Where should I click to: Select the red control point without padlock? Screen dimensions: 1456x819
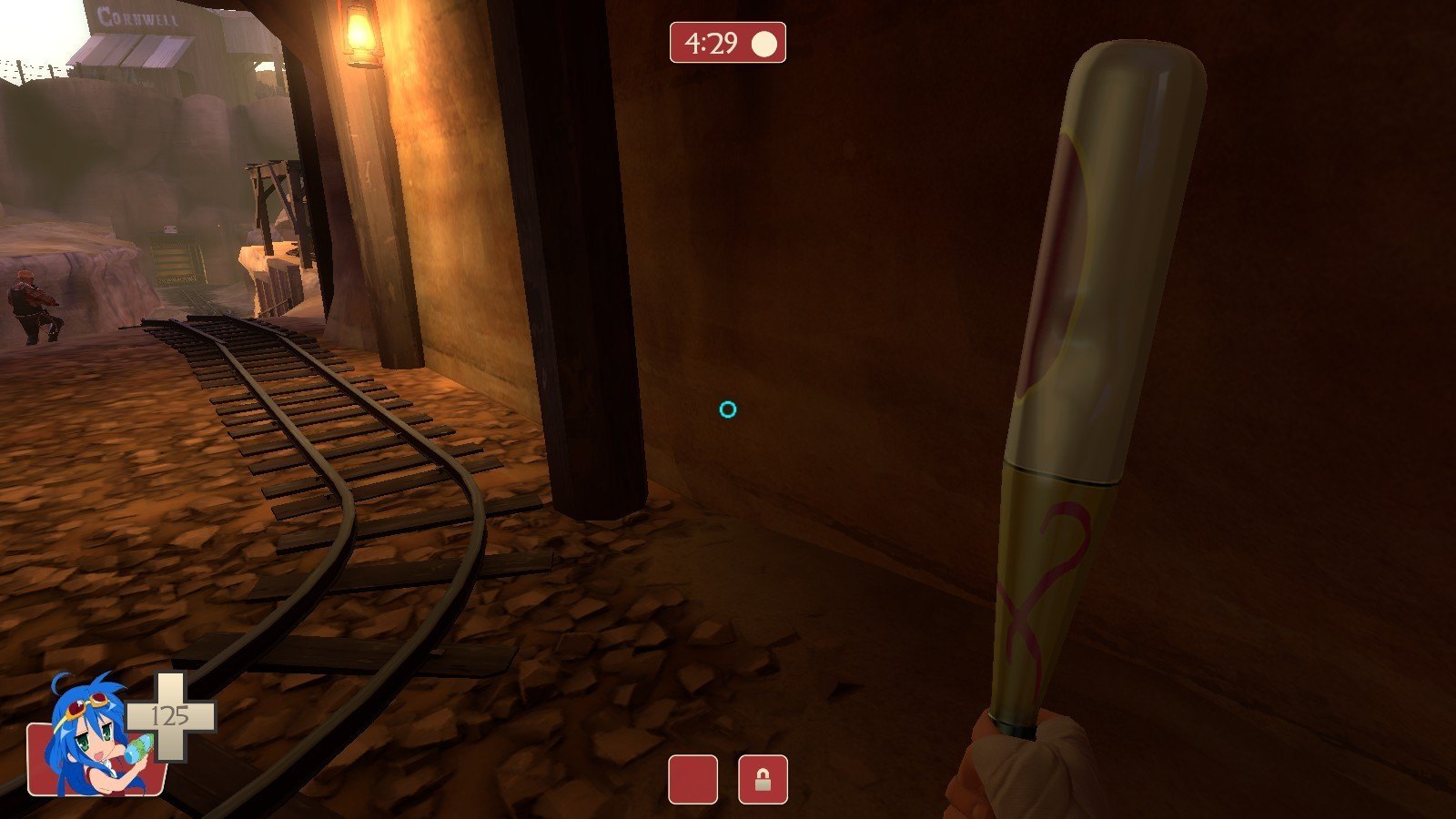click(693, 780)
